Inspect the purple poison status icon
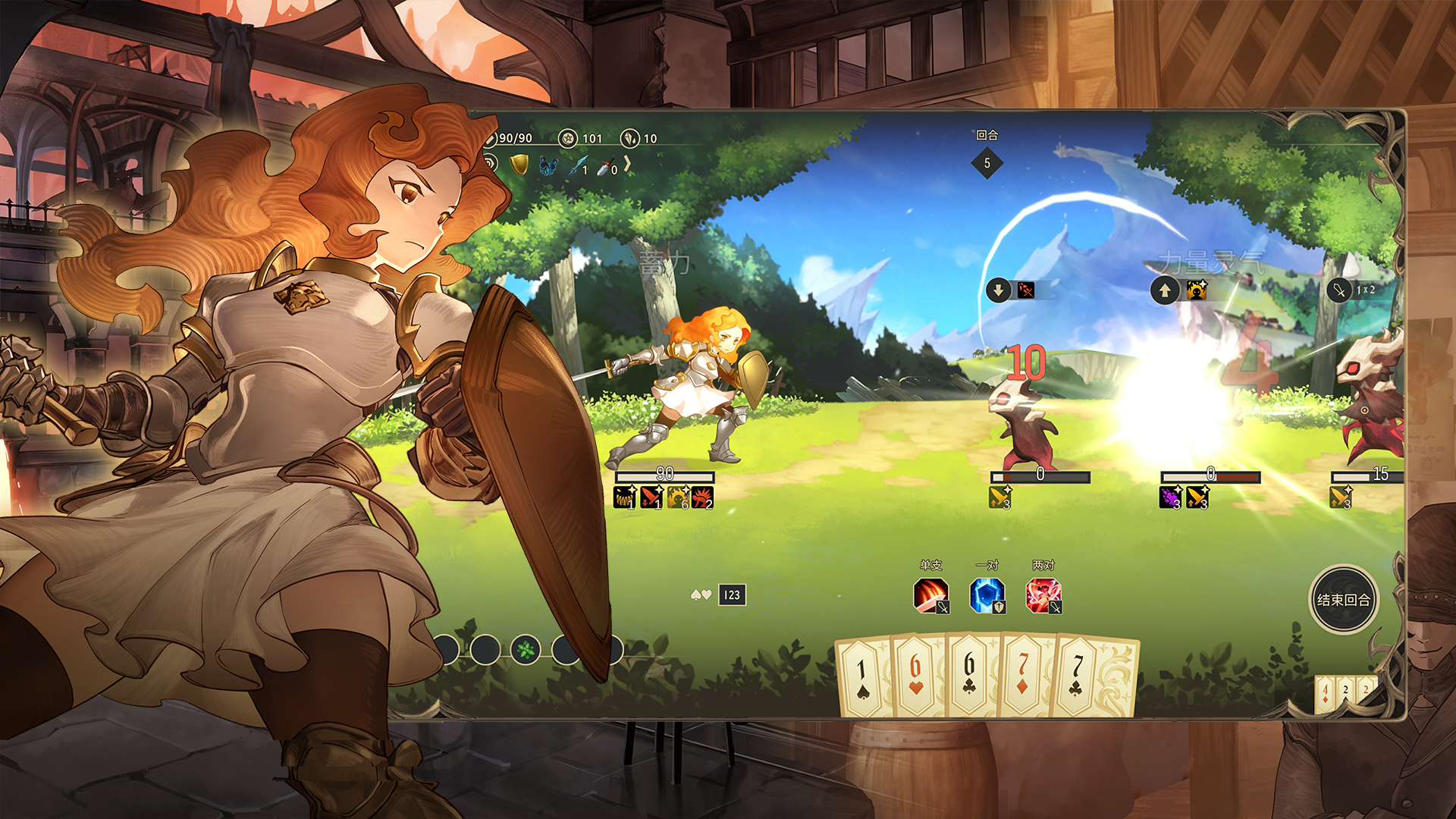The height and width of the screenshot is (819, 1456). coord(1170,497)
